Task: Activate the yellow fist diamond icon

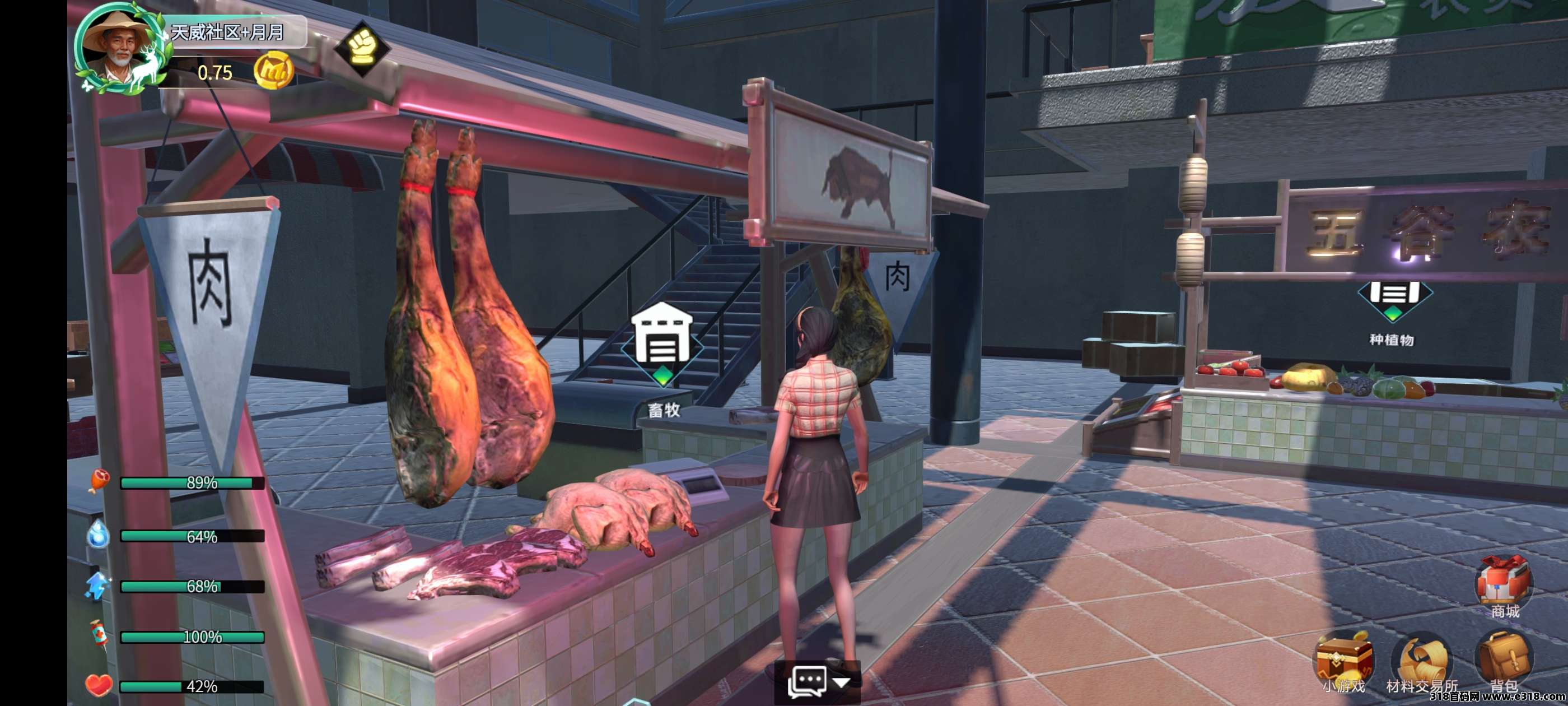Action: pyautogui.click(x=362, y=47)
